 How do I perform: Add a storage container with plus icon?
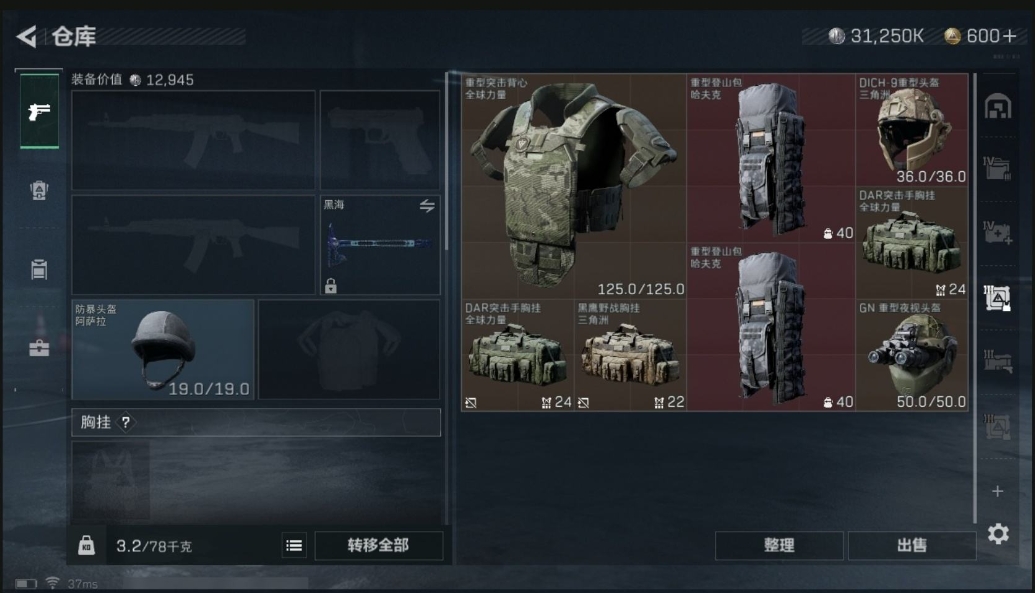tap(997, 491)
